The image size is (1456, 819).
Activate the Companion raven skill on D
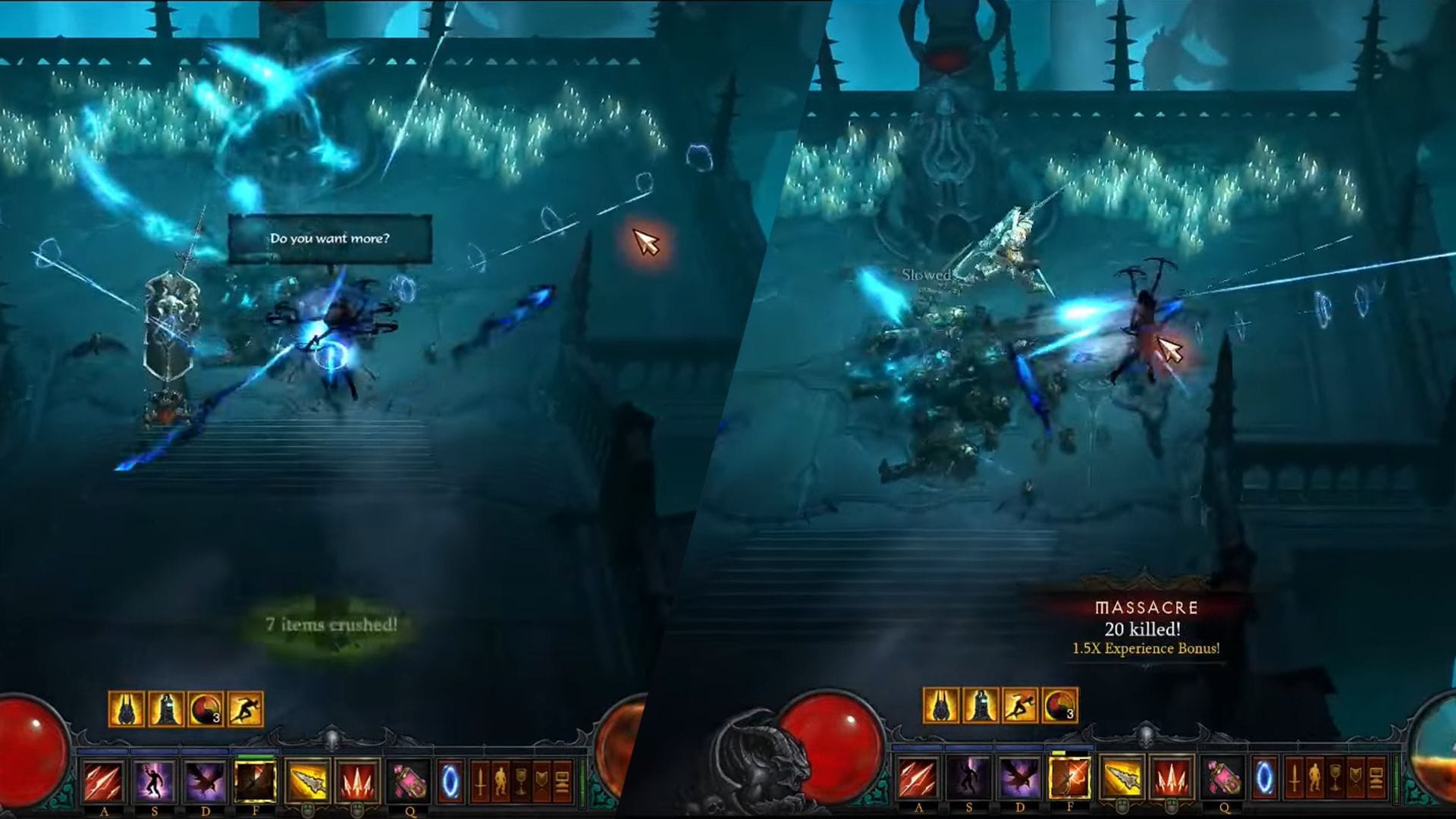click(204, 781)
